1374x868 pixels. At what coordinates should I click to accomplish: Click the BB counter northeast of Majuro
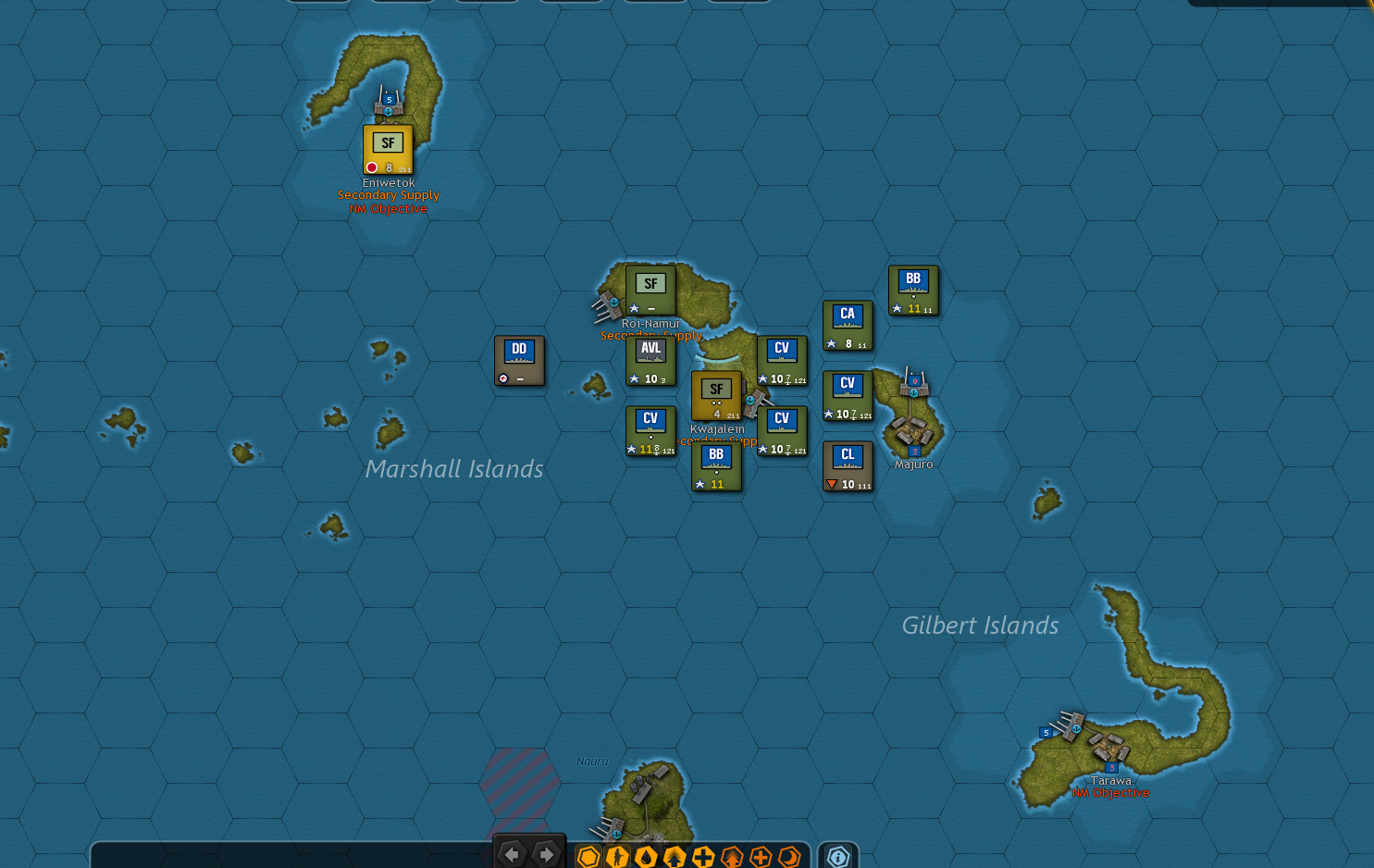click(913, 289)
